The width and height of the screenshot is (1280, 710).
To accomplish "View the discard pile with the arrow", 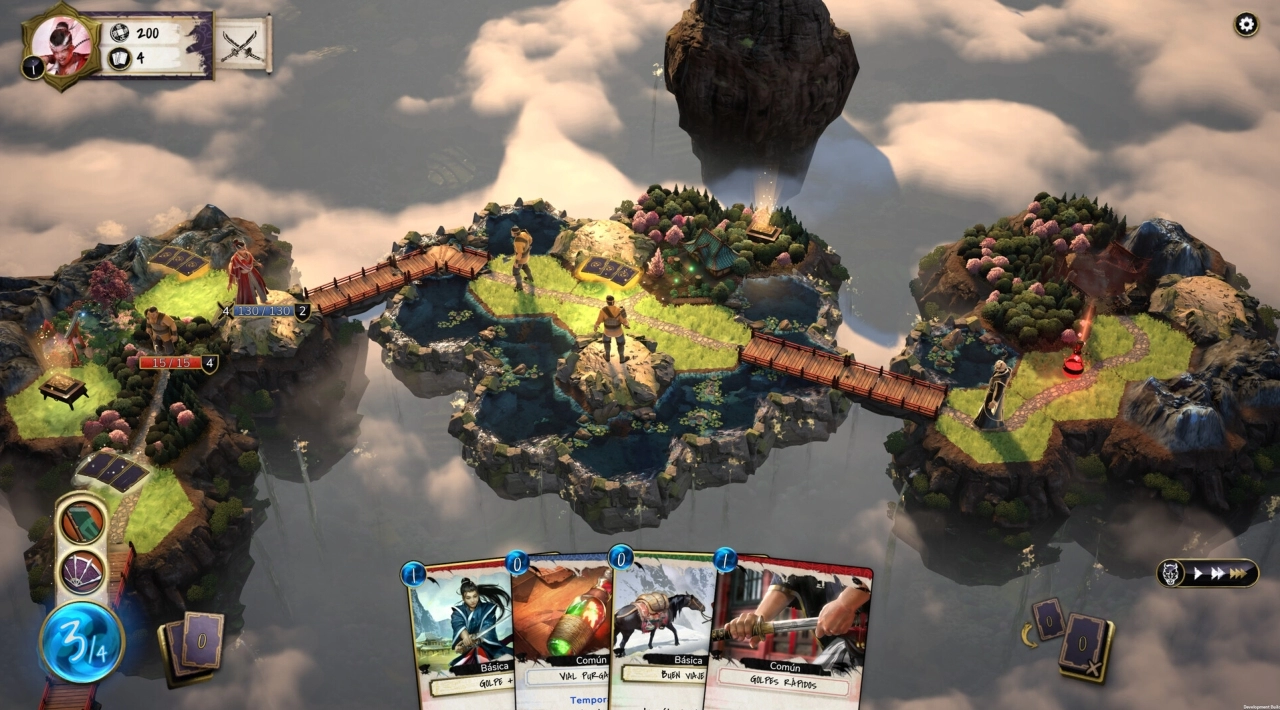I will click(1047, 621).
